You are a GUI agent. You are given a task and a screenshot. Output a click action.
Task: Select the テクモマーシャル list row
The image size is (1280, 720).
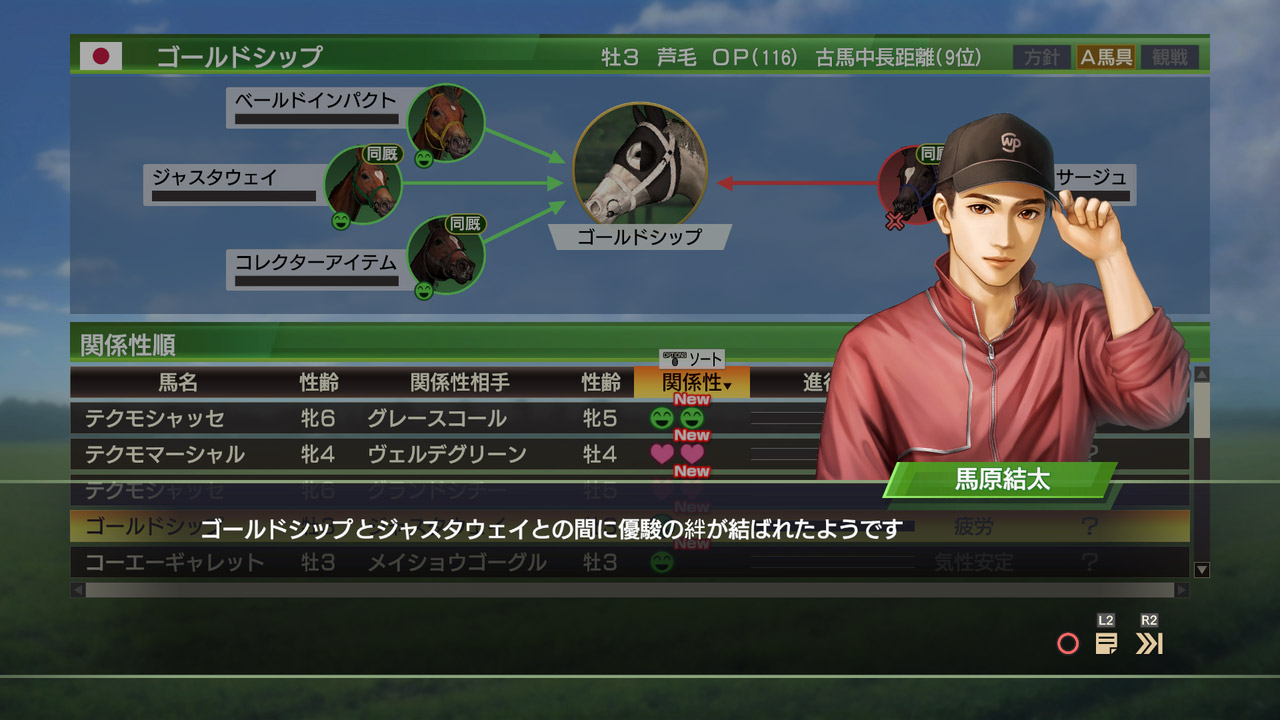(x=400, y=455)
